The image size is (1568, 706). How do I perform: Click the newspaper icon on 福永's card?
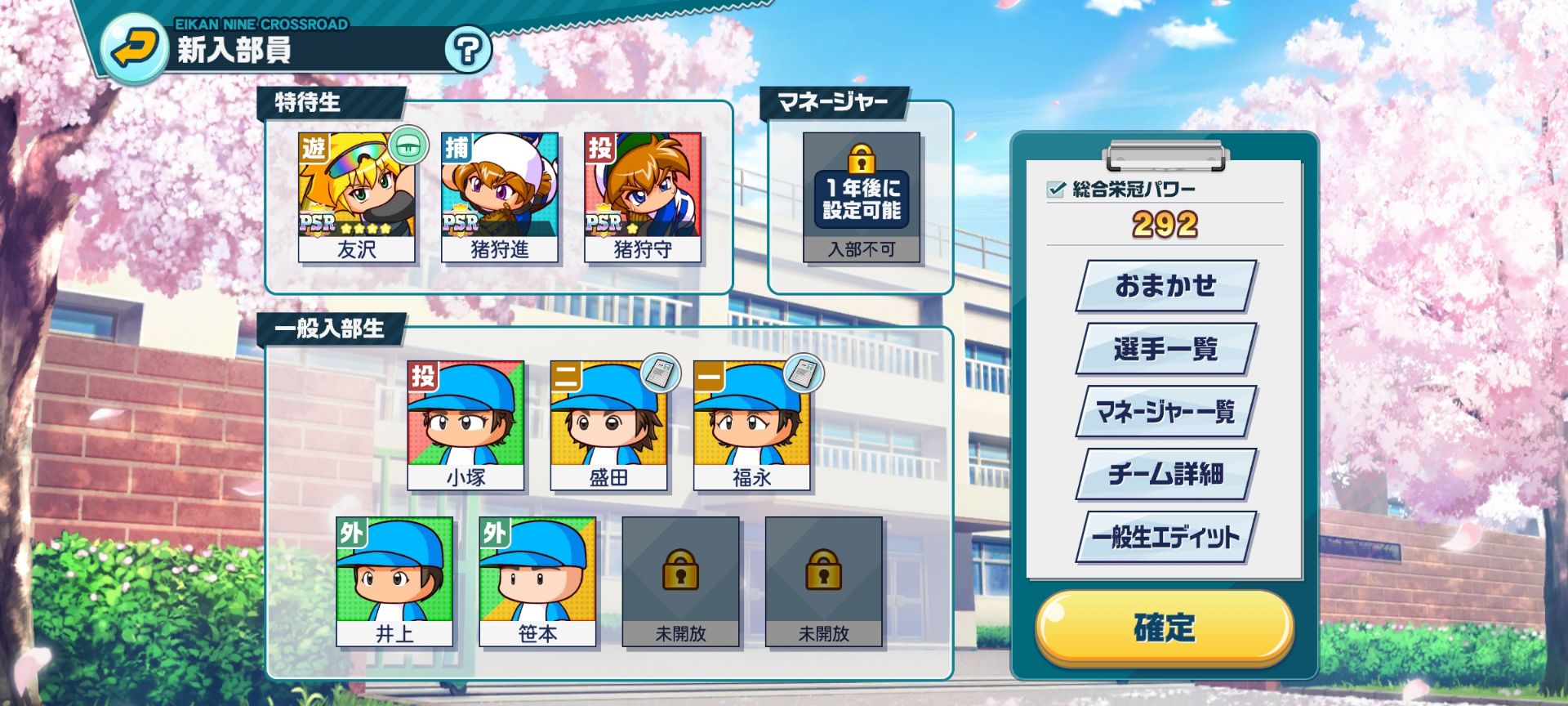point(803,371)
